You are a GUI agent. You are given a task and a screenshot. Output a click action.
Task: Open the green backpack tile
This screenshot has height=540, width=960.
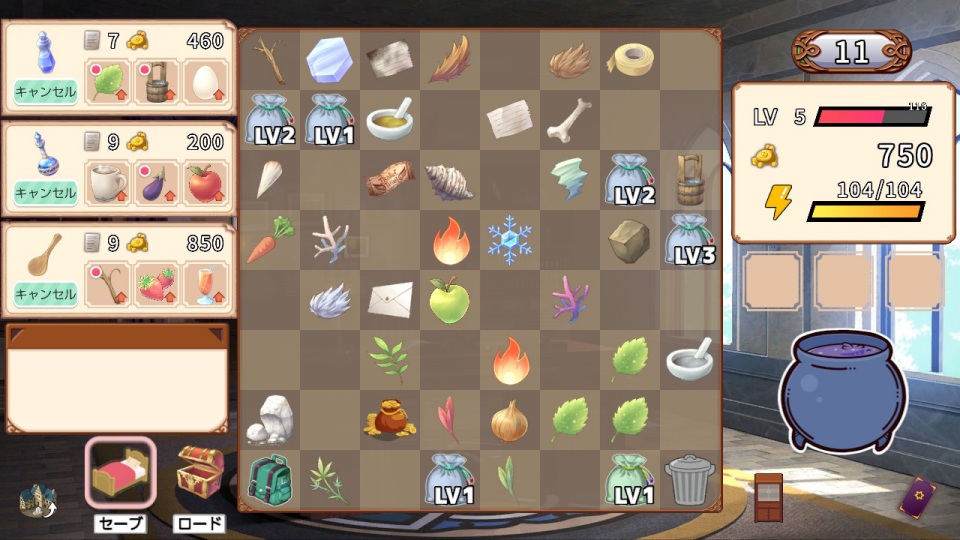pyautogui.click(x=268, y=479)
